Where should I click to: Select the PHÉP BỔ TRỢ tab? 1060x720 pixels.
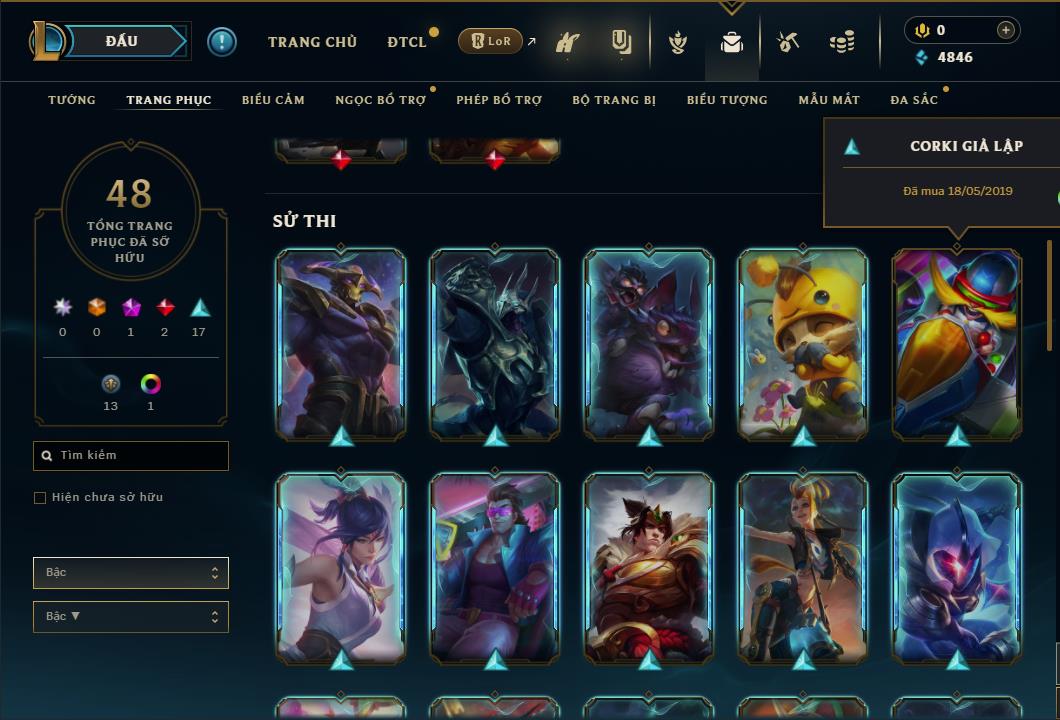pyautogui.click(x=499, y=100)
